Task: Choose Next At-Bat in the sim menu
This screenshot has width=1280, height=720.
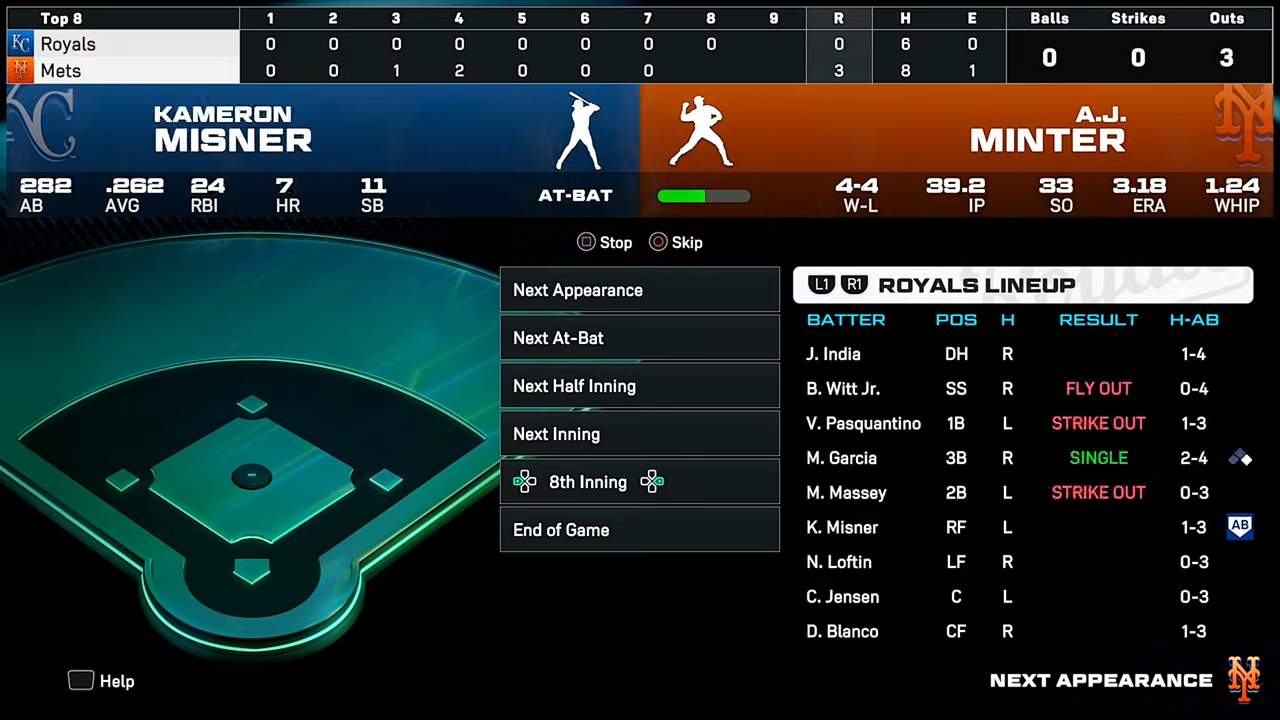Action: point(639,338)
